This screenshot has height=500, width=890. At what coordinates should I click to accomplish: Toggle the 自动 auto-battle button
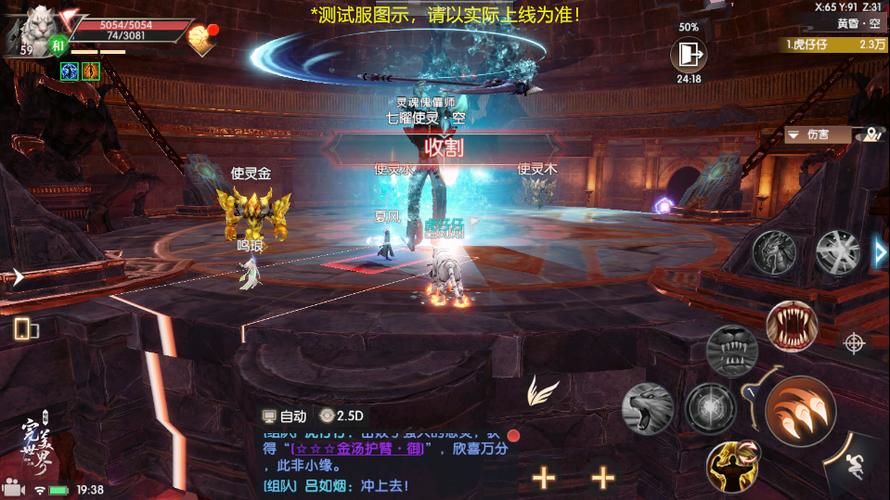point(285,416)
